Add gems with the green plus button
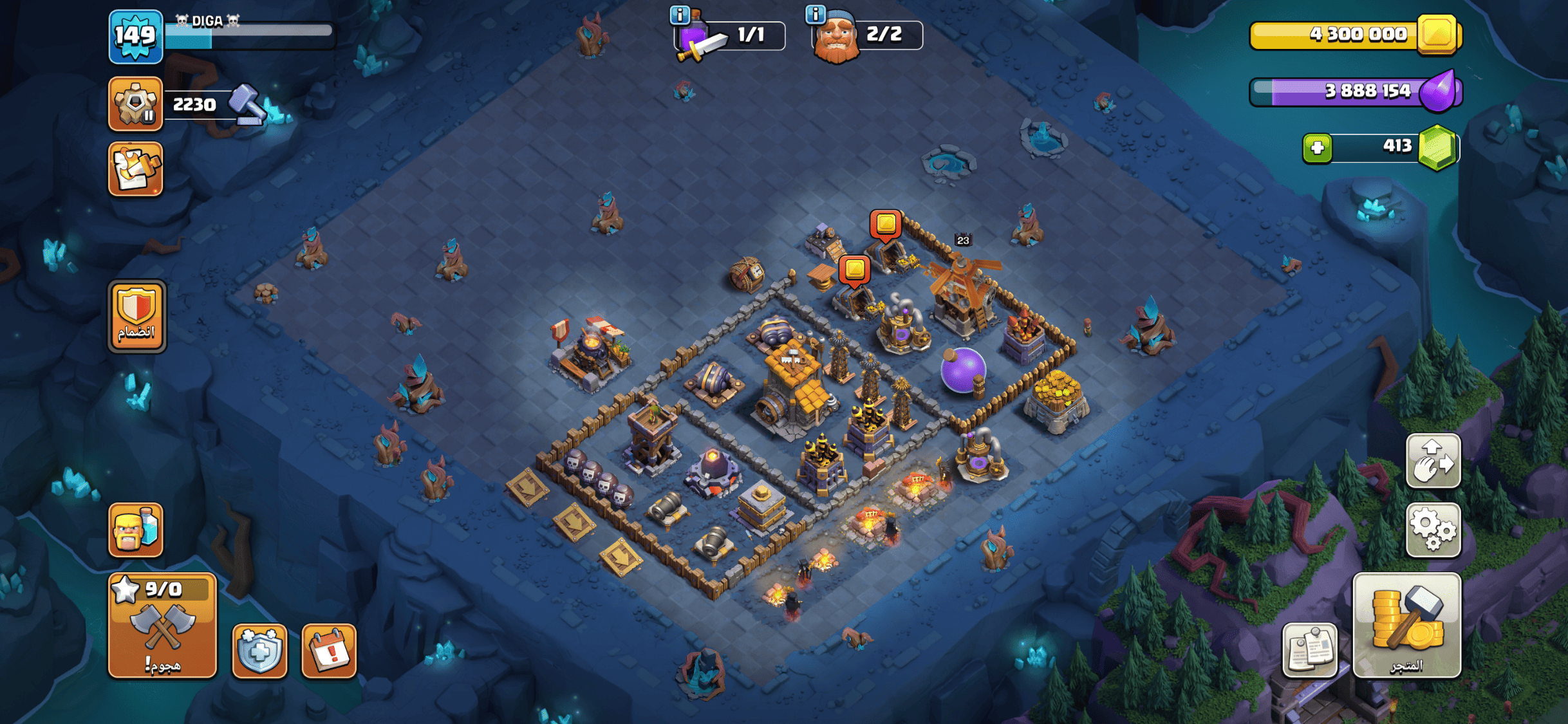Viewport: 1568px width, 724px height. coord(1317,148)
